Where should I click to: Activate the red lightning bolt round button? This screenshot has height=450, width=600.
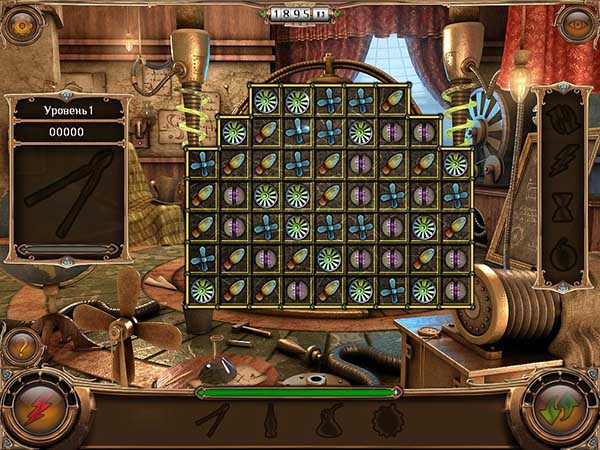(40, 409)
